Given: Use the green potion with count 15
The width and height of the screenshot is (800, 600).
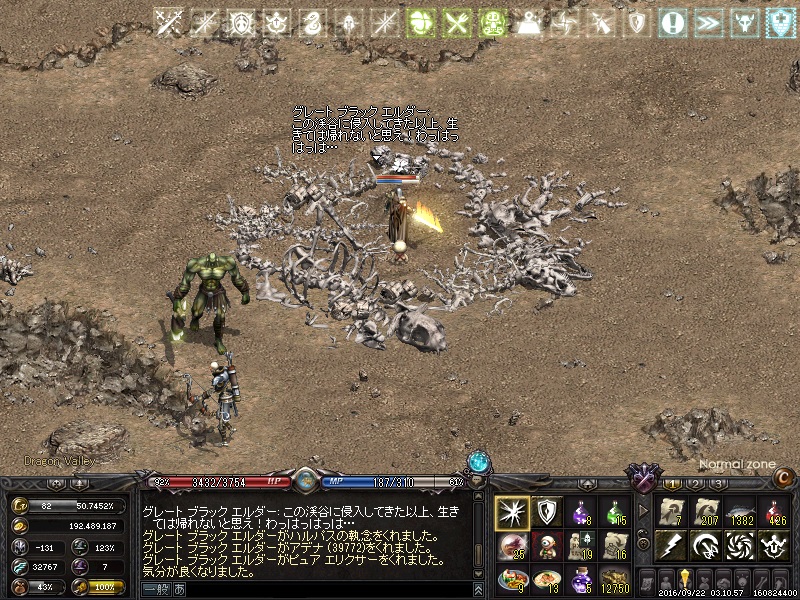Looking at the screenshot, I should coord(615,512).
